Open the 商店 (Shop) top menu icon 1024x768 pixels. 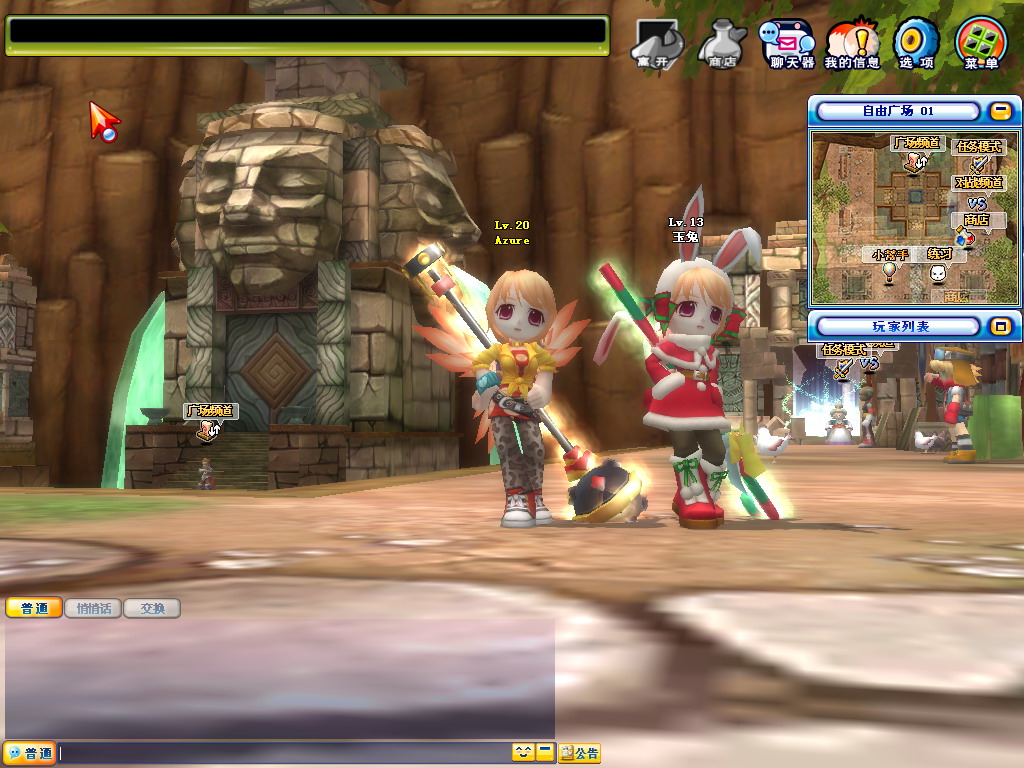721,44
